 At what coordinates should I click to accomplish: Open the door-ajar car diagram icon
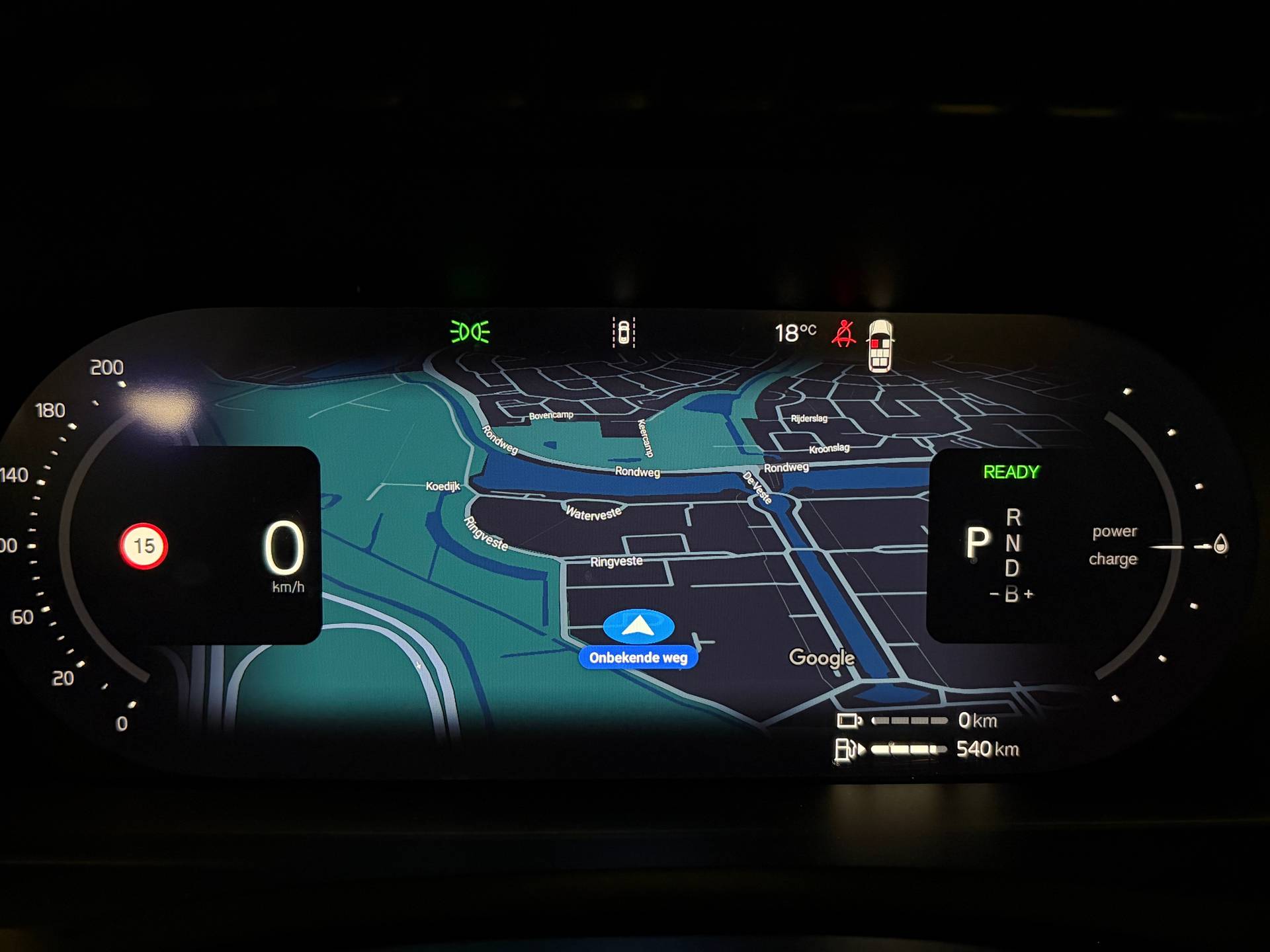tap(880, 346)
